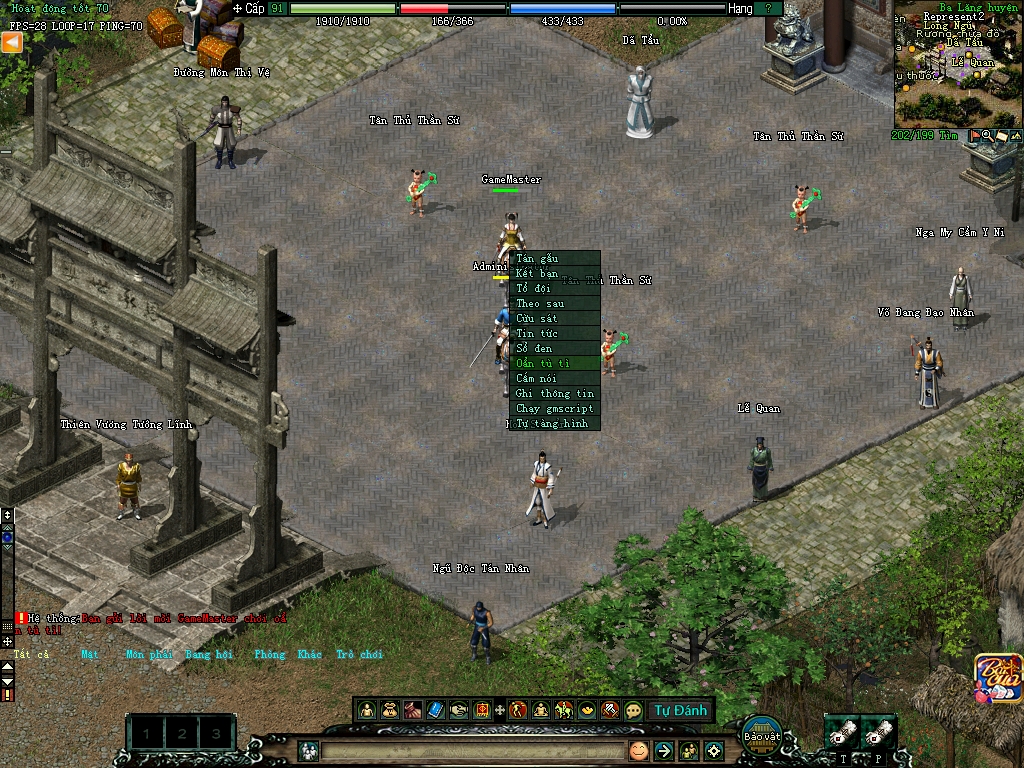The width and height of the screenshot is (1024, 768).
Task: Open the money bag inventory icon
Action: [390, 710]
